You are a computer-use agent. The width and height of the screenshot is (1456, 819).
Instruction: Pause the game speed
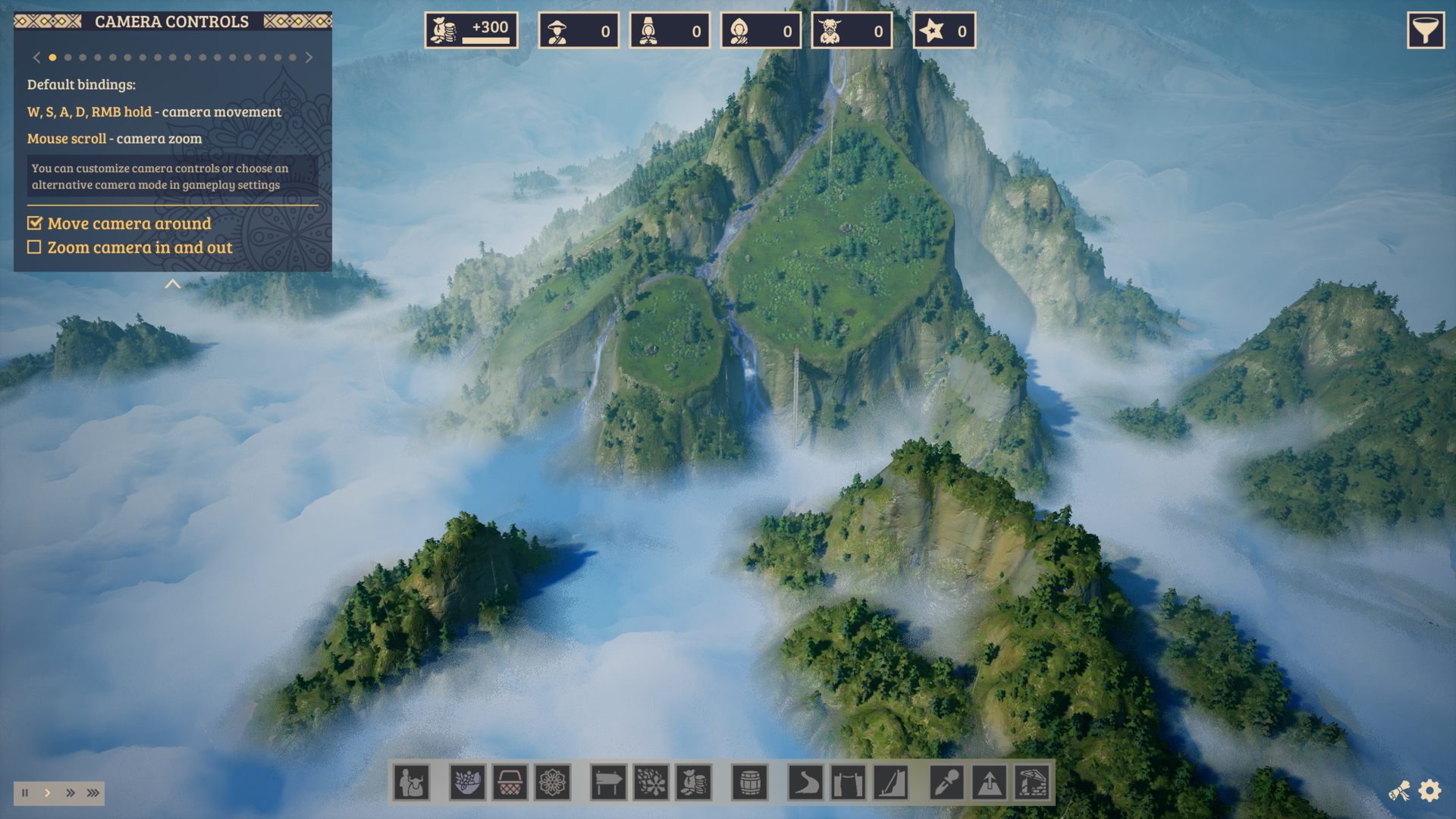25,793
